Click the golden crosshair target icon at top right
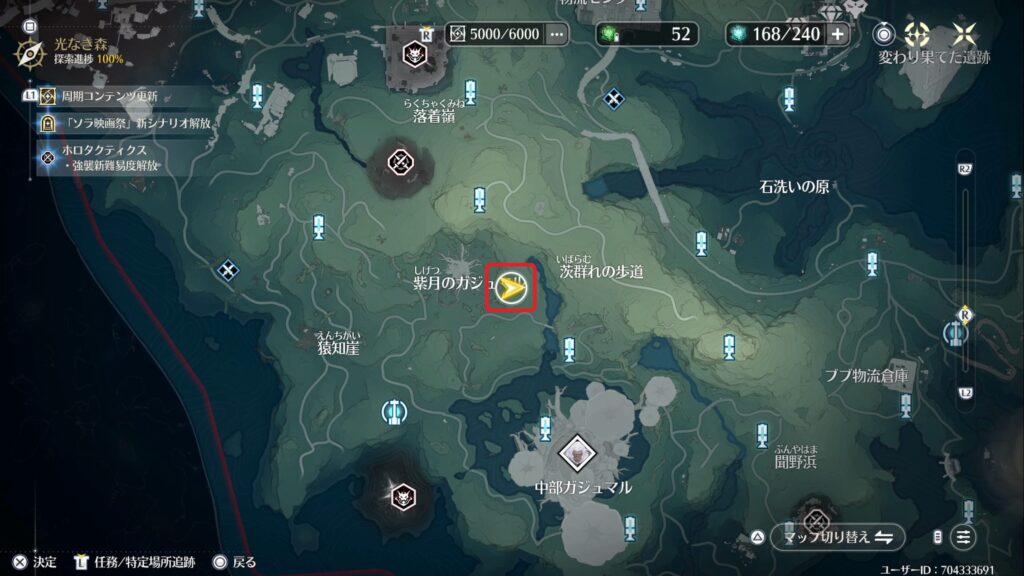The image size is (1024, 576). (916, 33)
